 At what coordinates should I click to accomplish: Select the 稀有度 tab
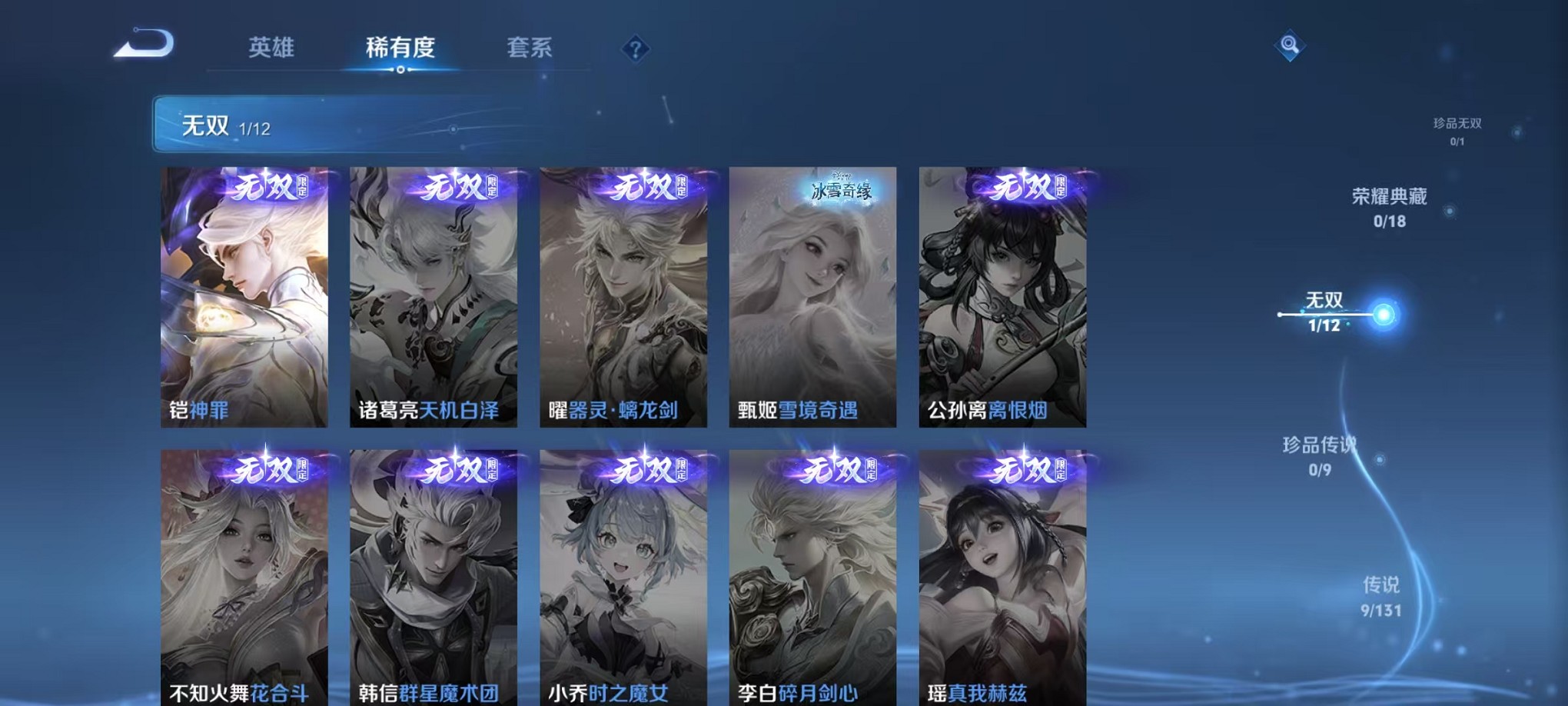click(x=400, y=48)
